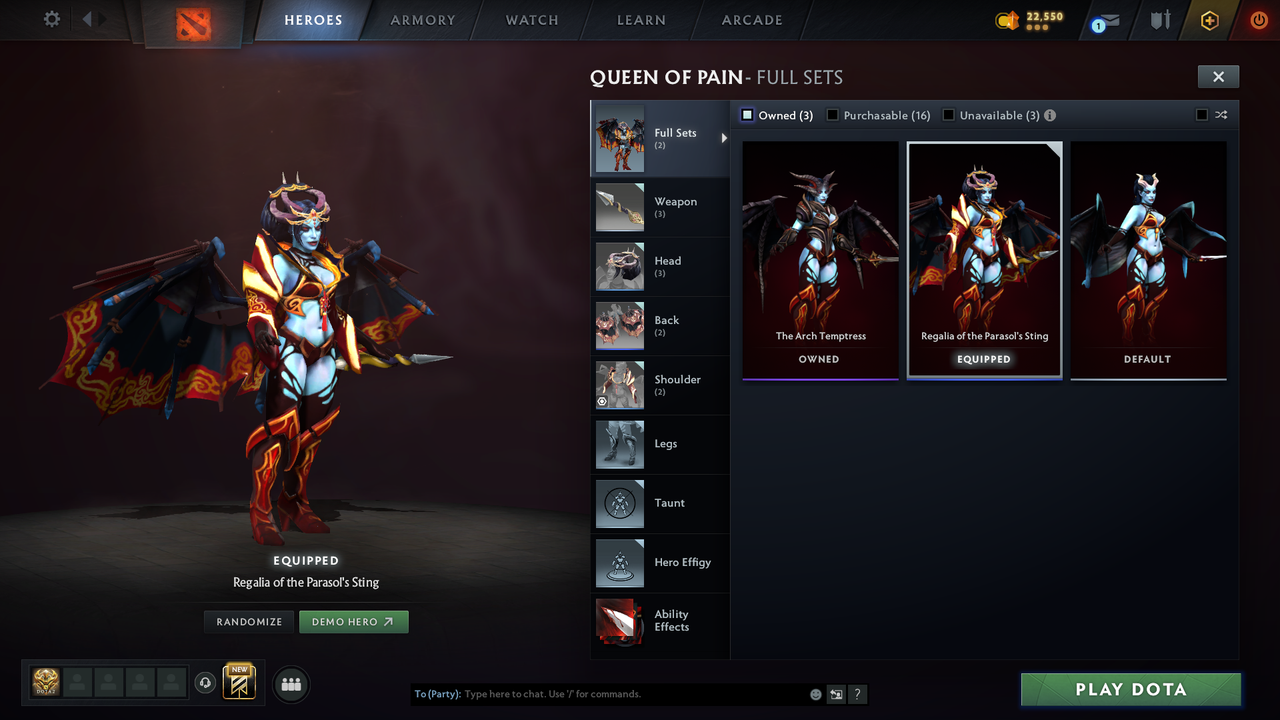Switch to the ARCADE tab
The height and width of the screenshot is (720, 1280).
coord(751,20)
